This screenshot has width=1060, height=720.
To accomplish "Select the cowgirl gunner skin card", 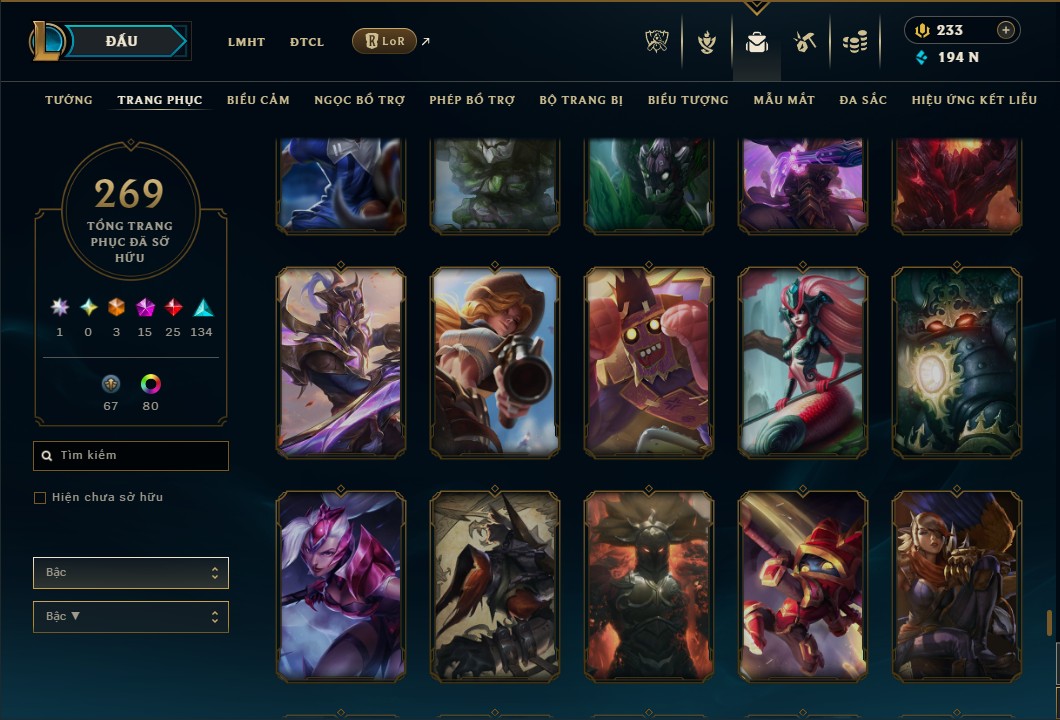I will [x=495, y=362].
